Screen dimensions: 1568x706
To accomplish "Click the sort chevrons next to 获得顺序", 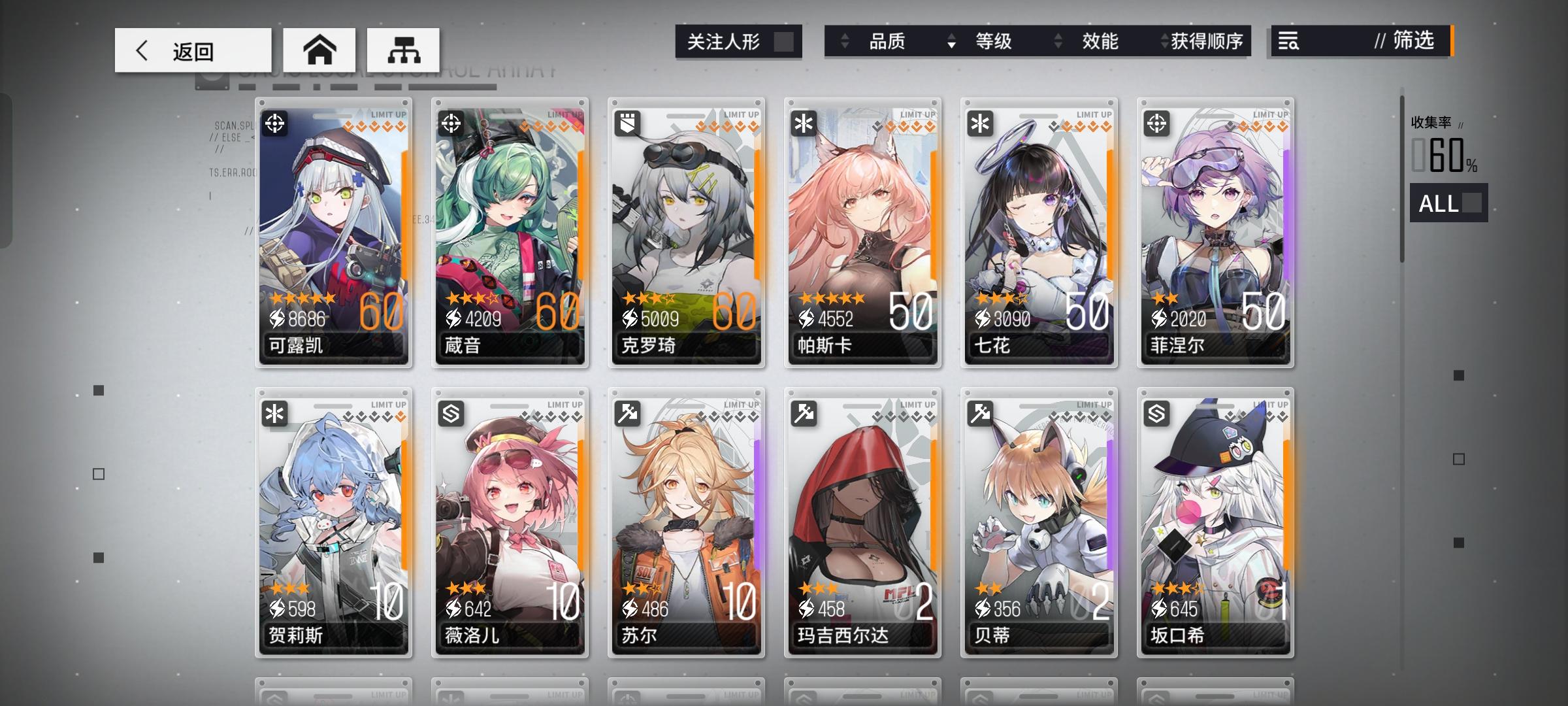I will pos(1162,42).
